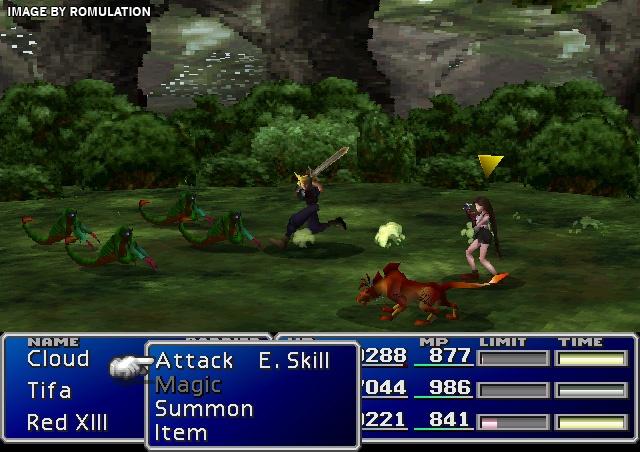The image size is (640, 452).
Task: Select Tifa in the party list
Action: coord(49,390)
